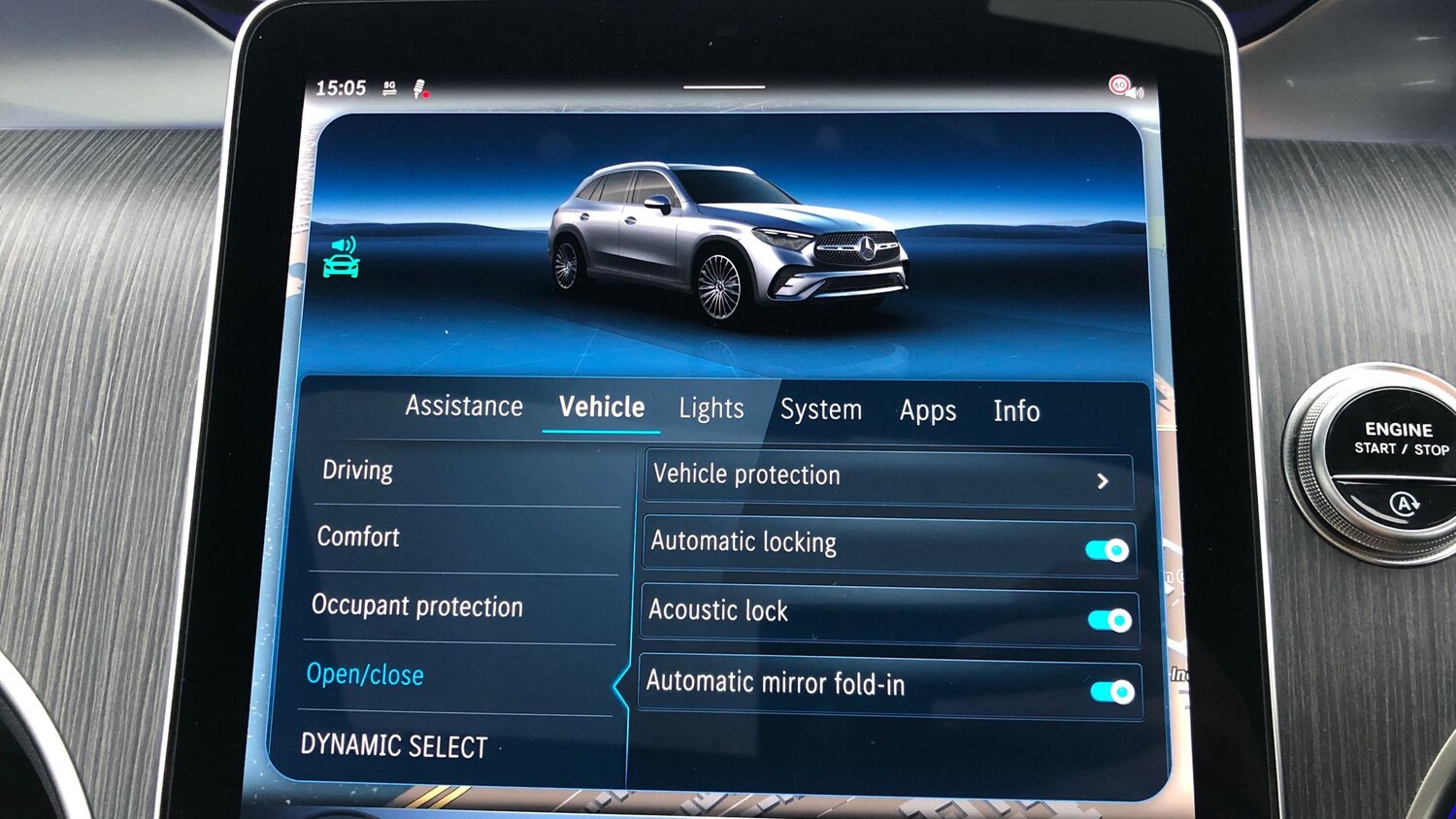Switch to the System tab
The height and width of the screenshot is (819, 1456).
[x=820, y=409]
